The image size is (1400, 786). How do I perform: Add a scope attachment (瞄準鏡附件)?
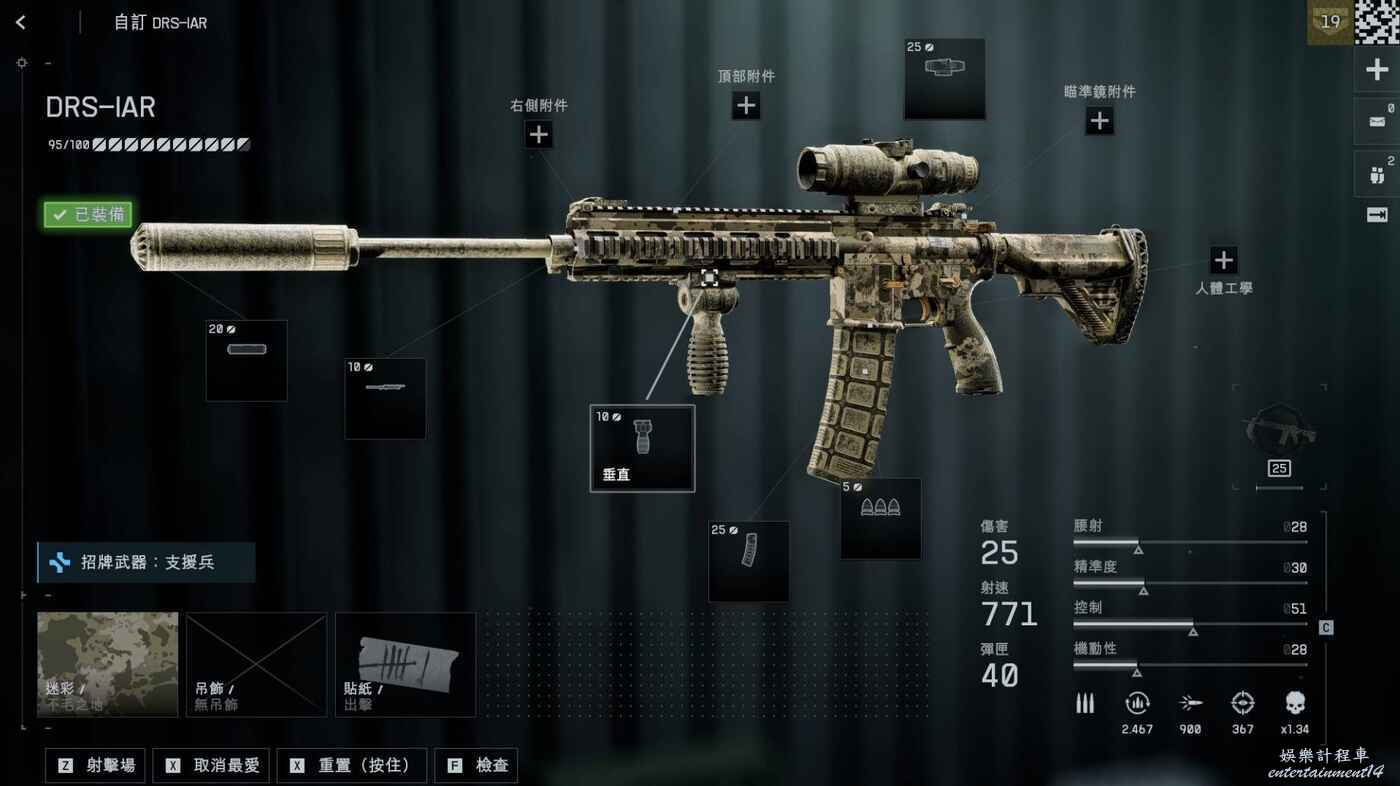point(1099,121)
